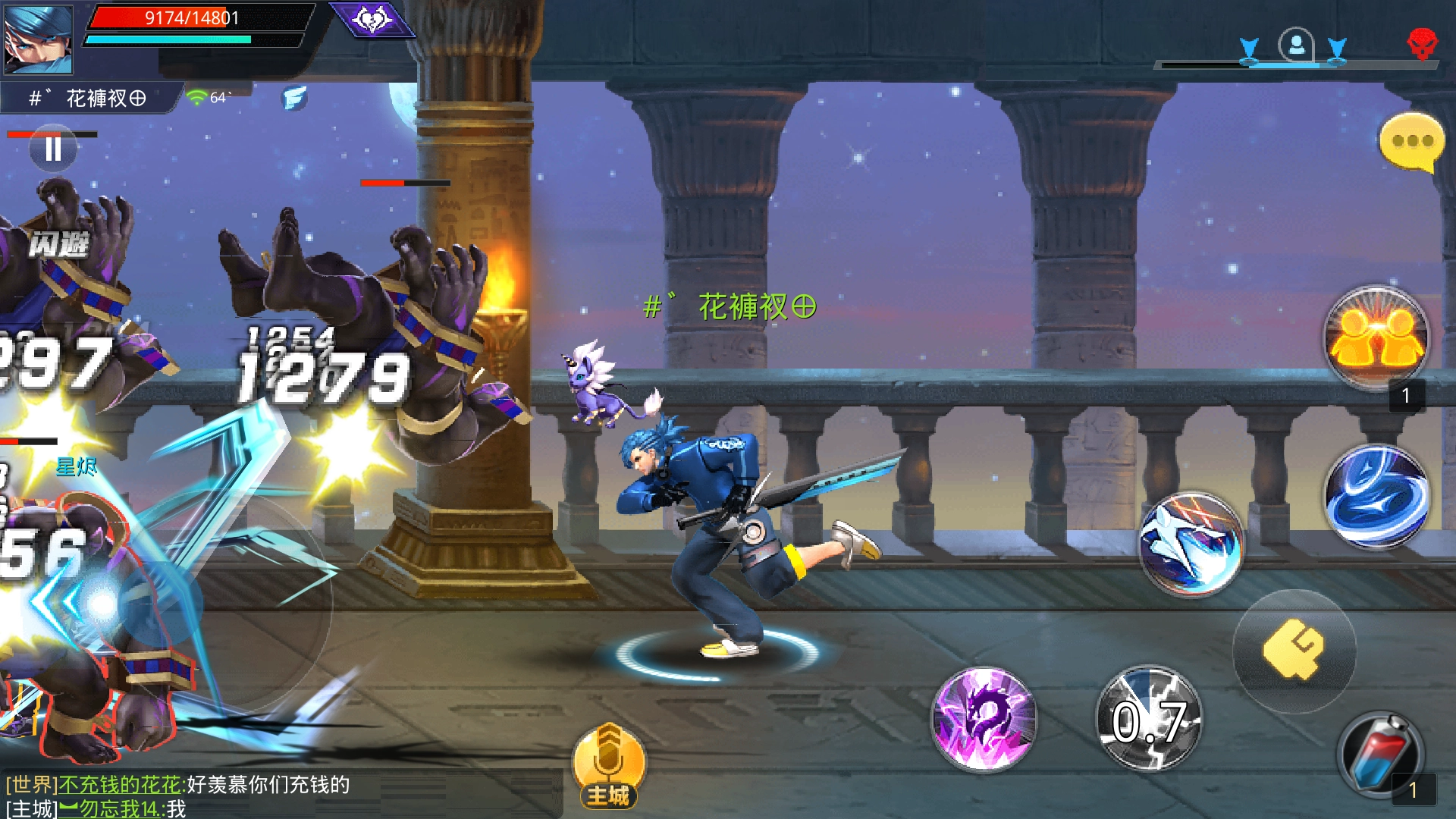Click the player portrait avatar

(x=38, y=39)
